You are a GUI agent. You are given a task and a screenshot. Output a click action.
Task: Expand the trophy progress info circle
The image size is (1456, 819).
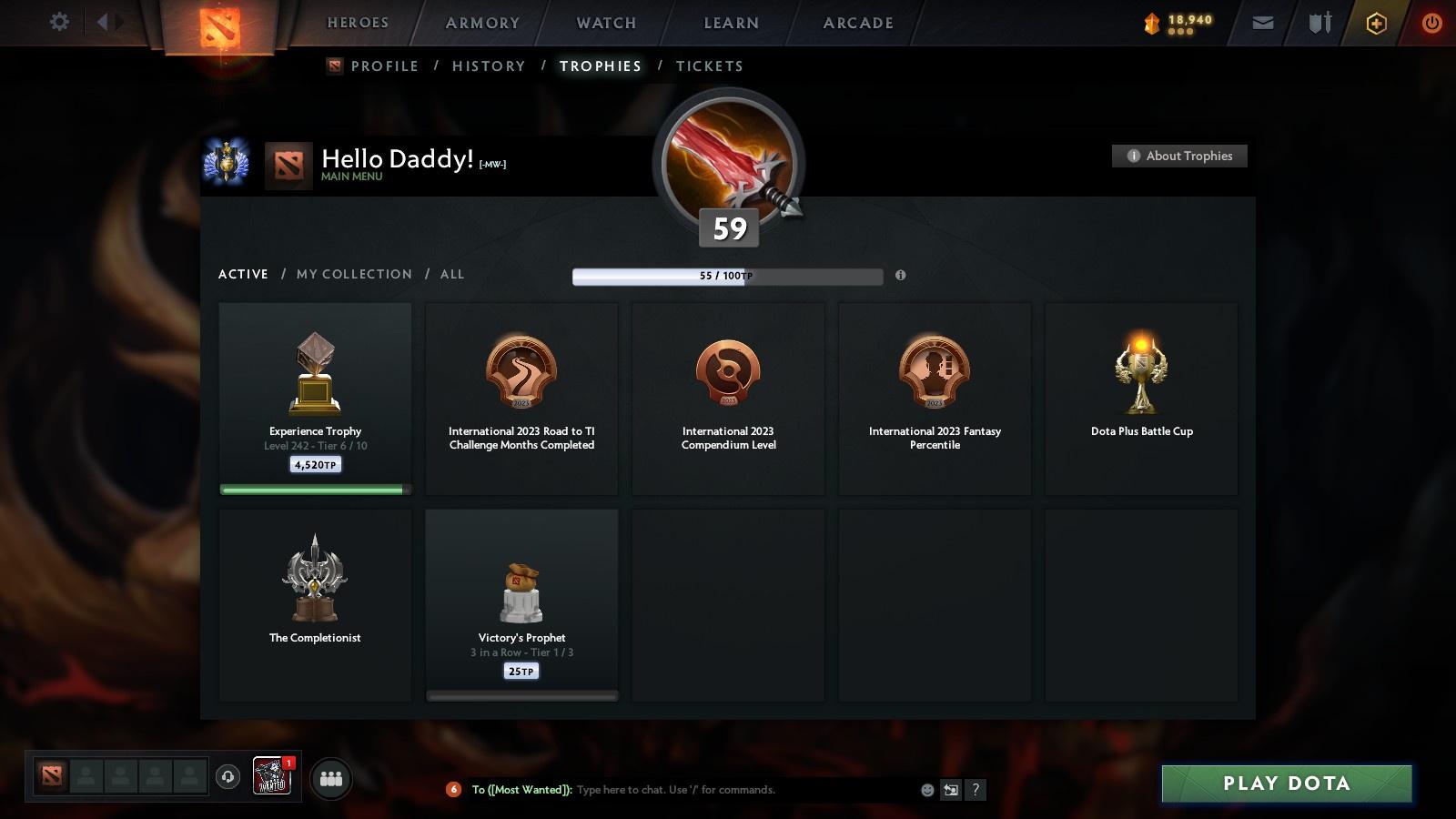pos(901,275)
